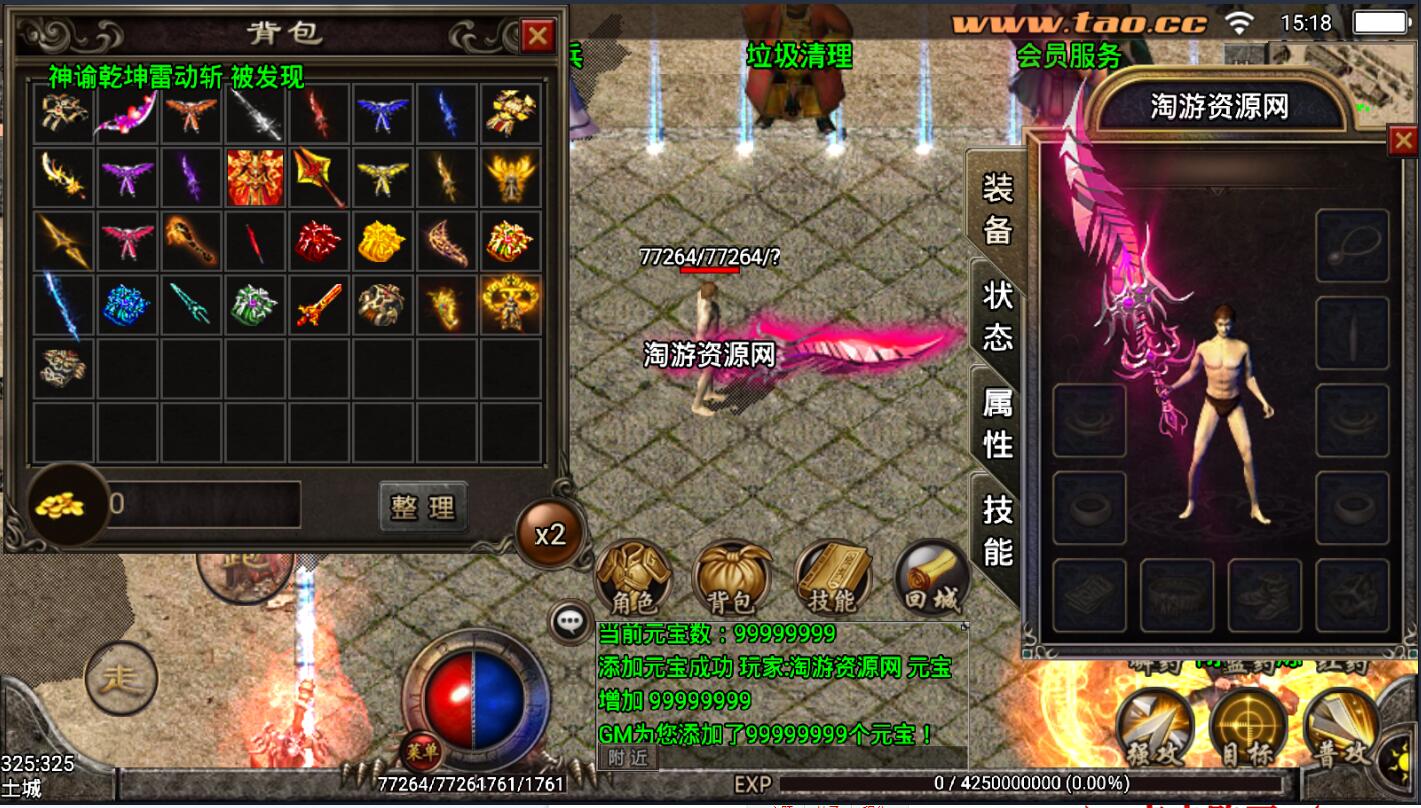The image size is (1421, 808).
Task: Switch to the 状态 status tab
Action: click(997, 315)
